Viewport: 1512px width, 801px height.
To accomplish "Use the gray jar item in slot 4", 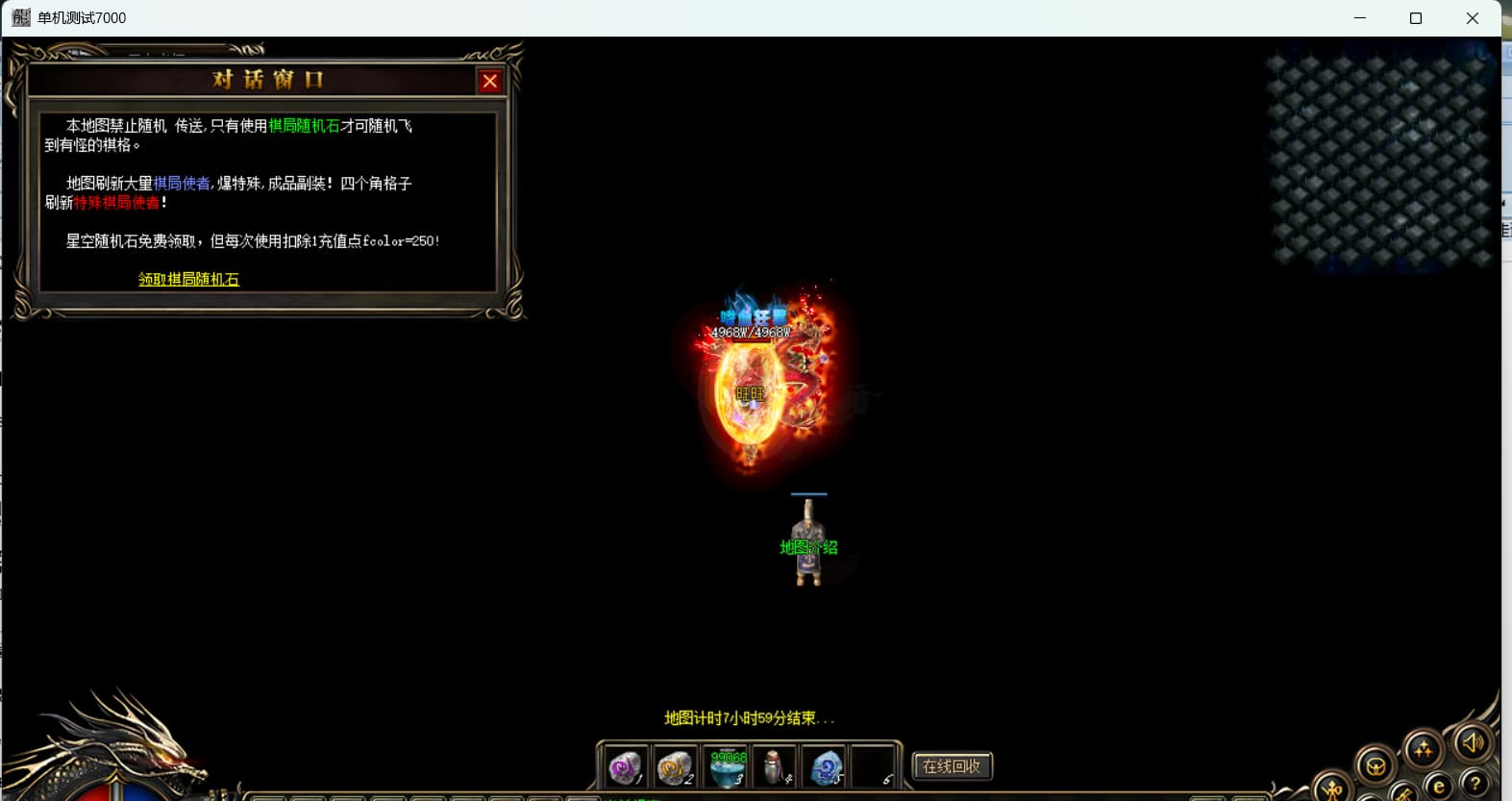I will [775, 768].
